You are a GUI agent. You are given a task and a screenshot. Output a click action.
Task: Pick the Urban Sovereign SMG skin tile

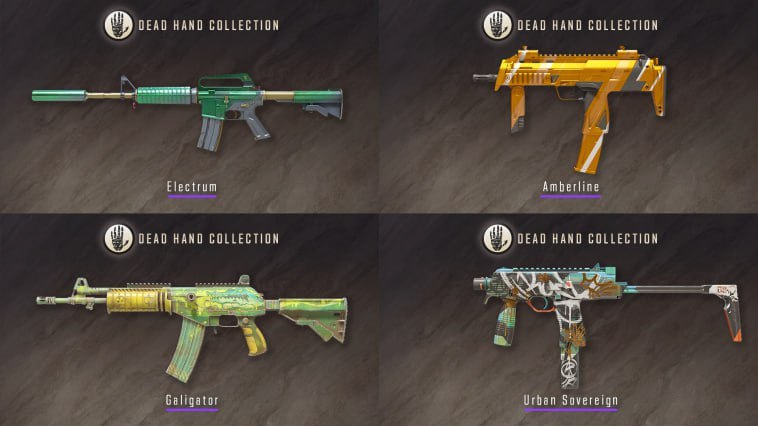[569, 320]
